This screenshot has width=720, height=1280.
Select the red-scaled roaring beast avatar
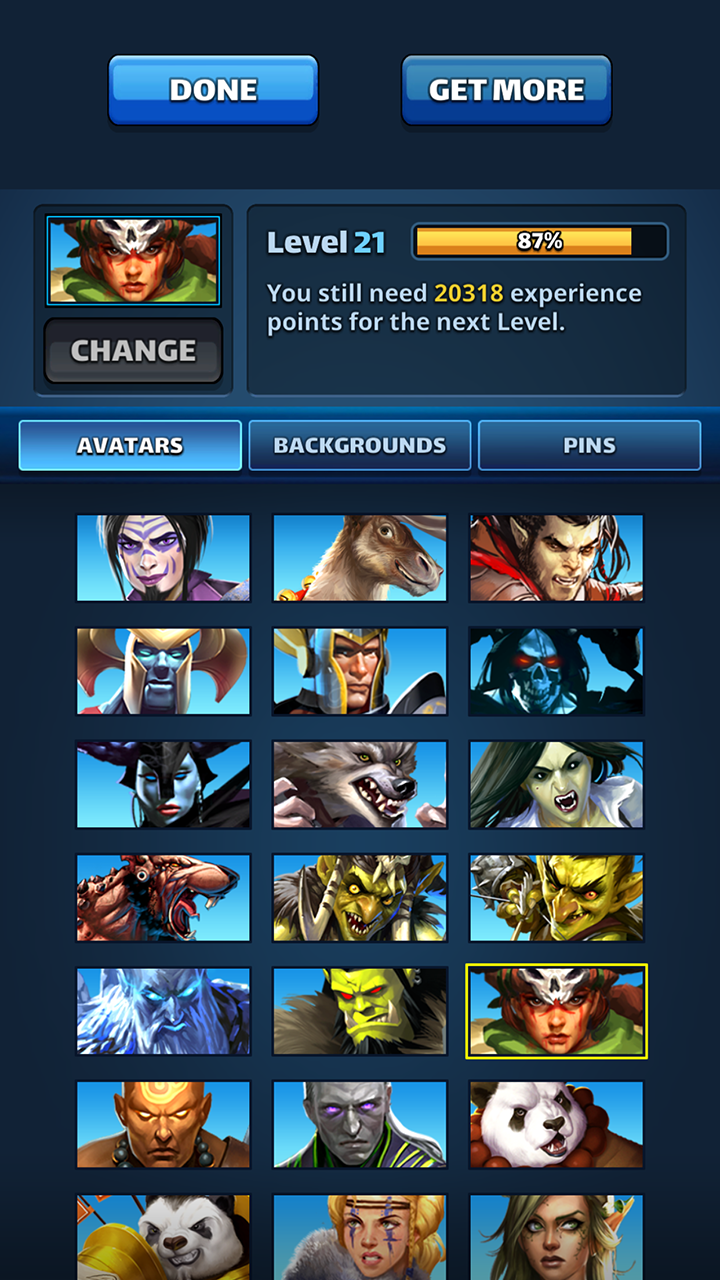tap(164, 898)
